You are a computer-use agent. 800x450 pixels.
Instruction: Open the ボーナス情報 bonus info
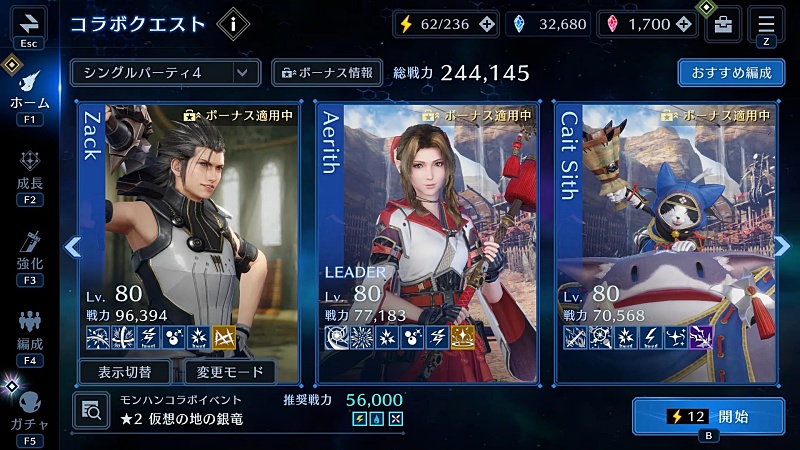328,72
